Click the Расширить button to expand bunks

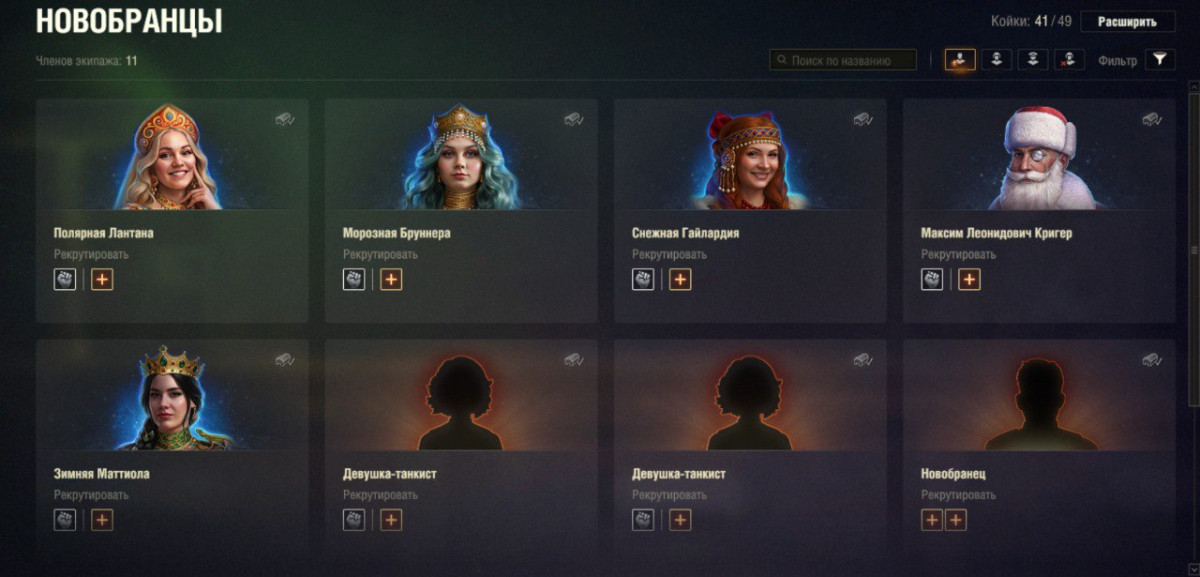1127,22
